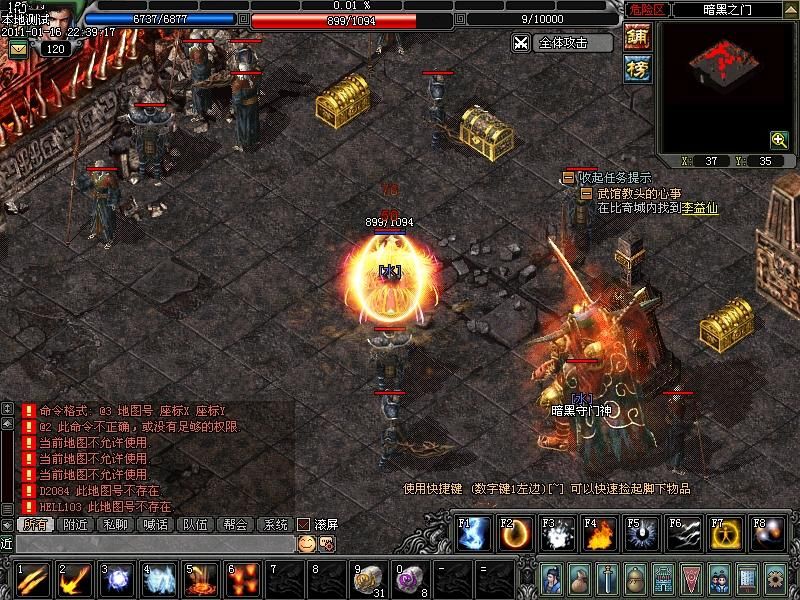Open the emoji smiley face picker
This screenshot has height=600, width=800.
[x=306, y=543]
